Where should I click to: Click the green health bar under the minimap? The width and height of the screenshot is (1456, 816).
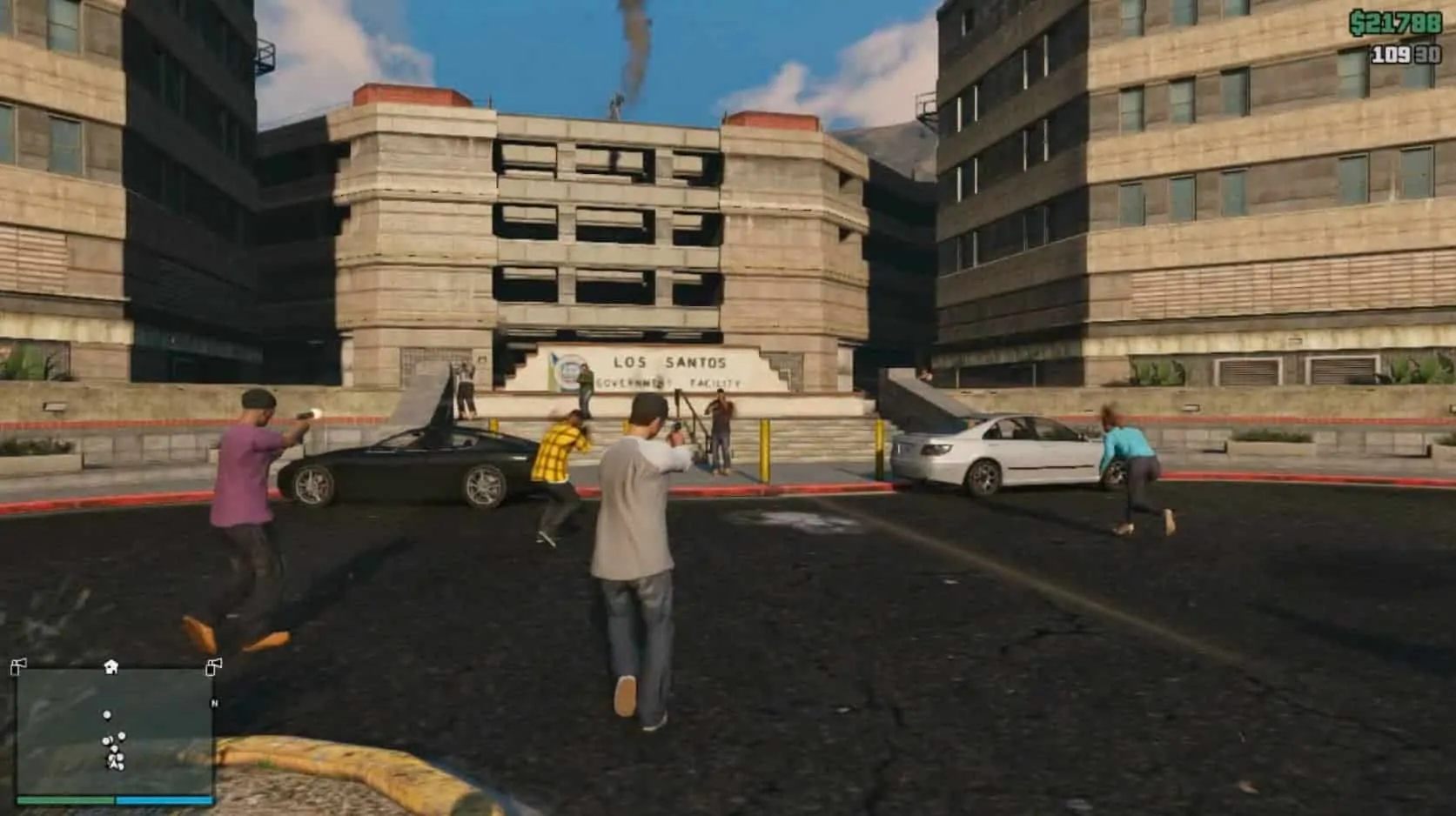(65, 799)
